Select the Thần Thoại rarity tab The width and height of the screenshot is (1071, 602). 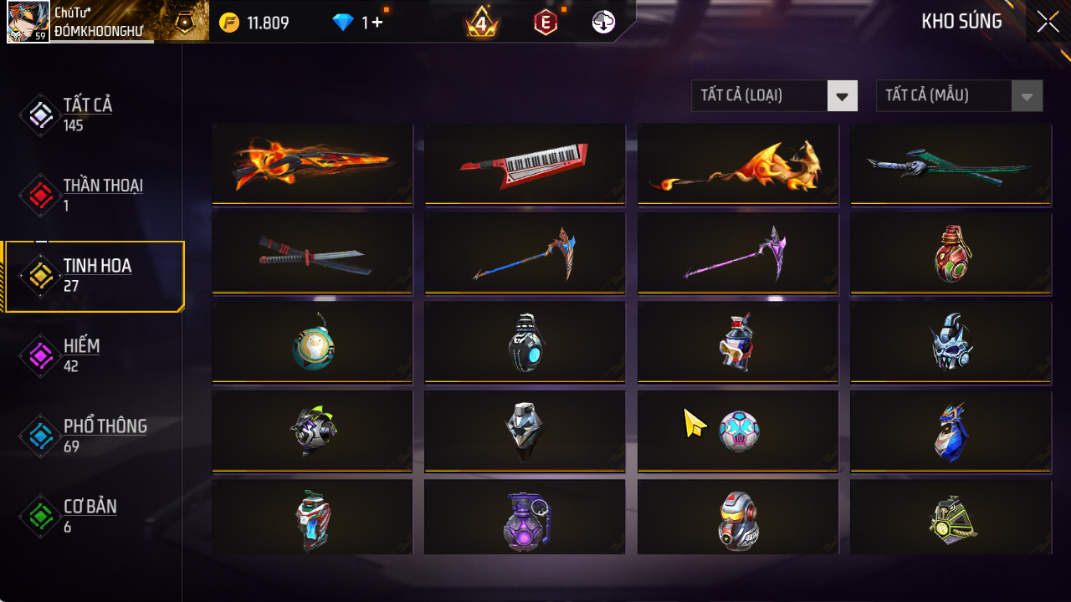point(101,194)
